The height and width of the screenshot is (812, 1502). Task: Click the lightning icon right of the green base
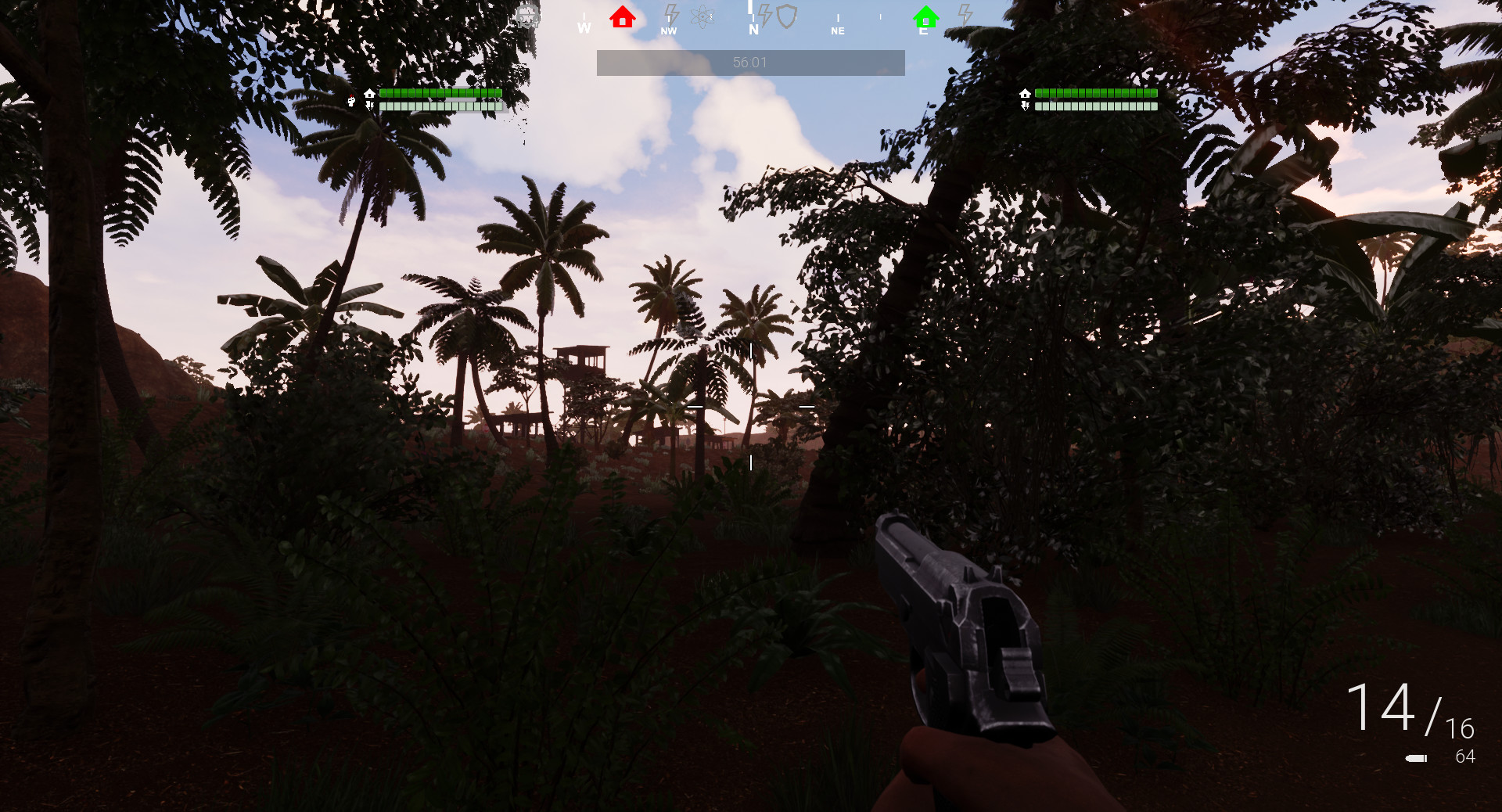coord(965,14)
